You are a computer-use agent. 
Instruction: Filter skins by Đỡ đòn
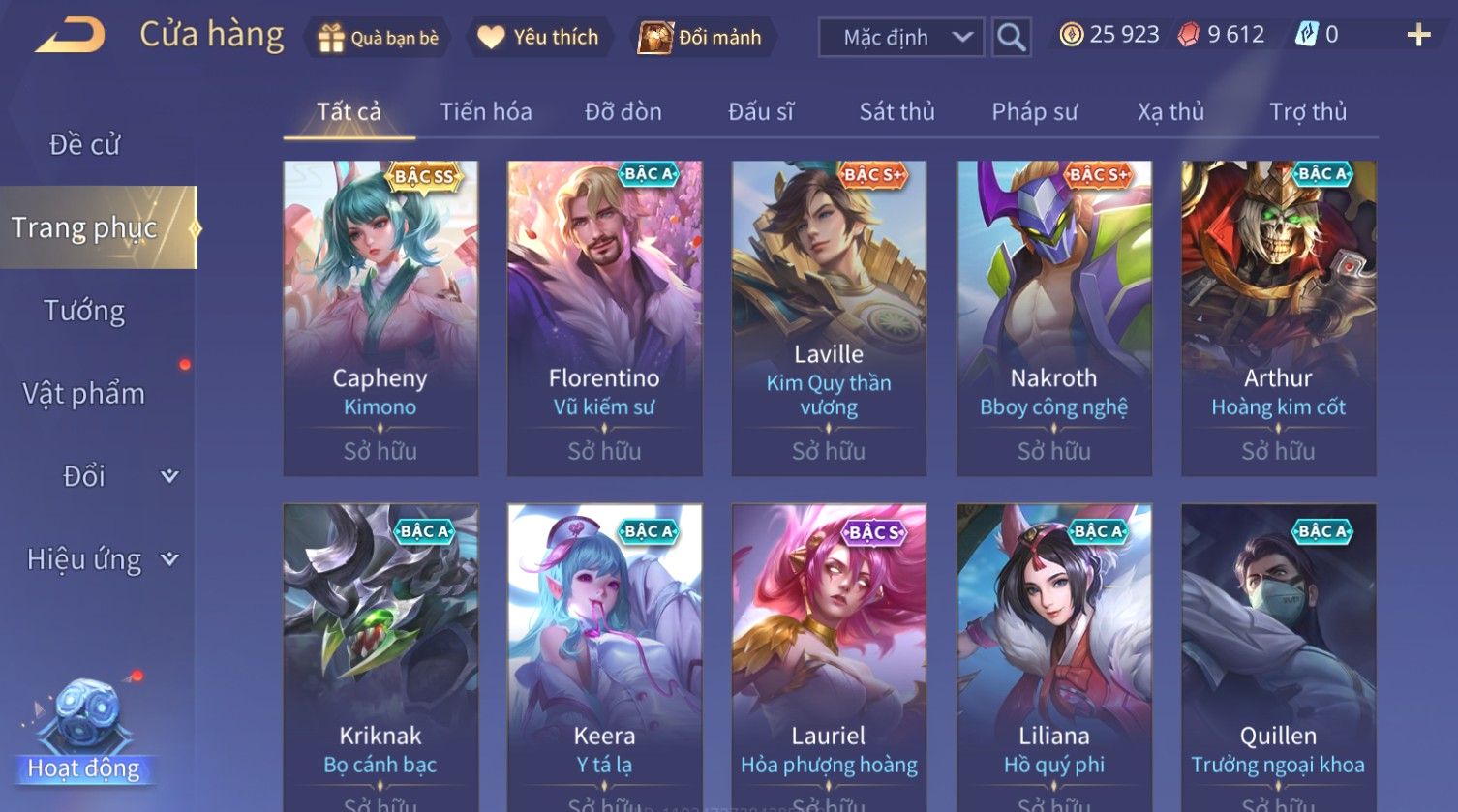(x=623, y=112)
